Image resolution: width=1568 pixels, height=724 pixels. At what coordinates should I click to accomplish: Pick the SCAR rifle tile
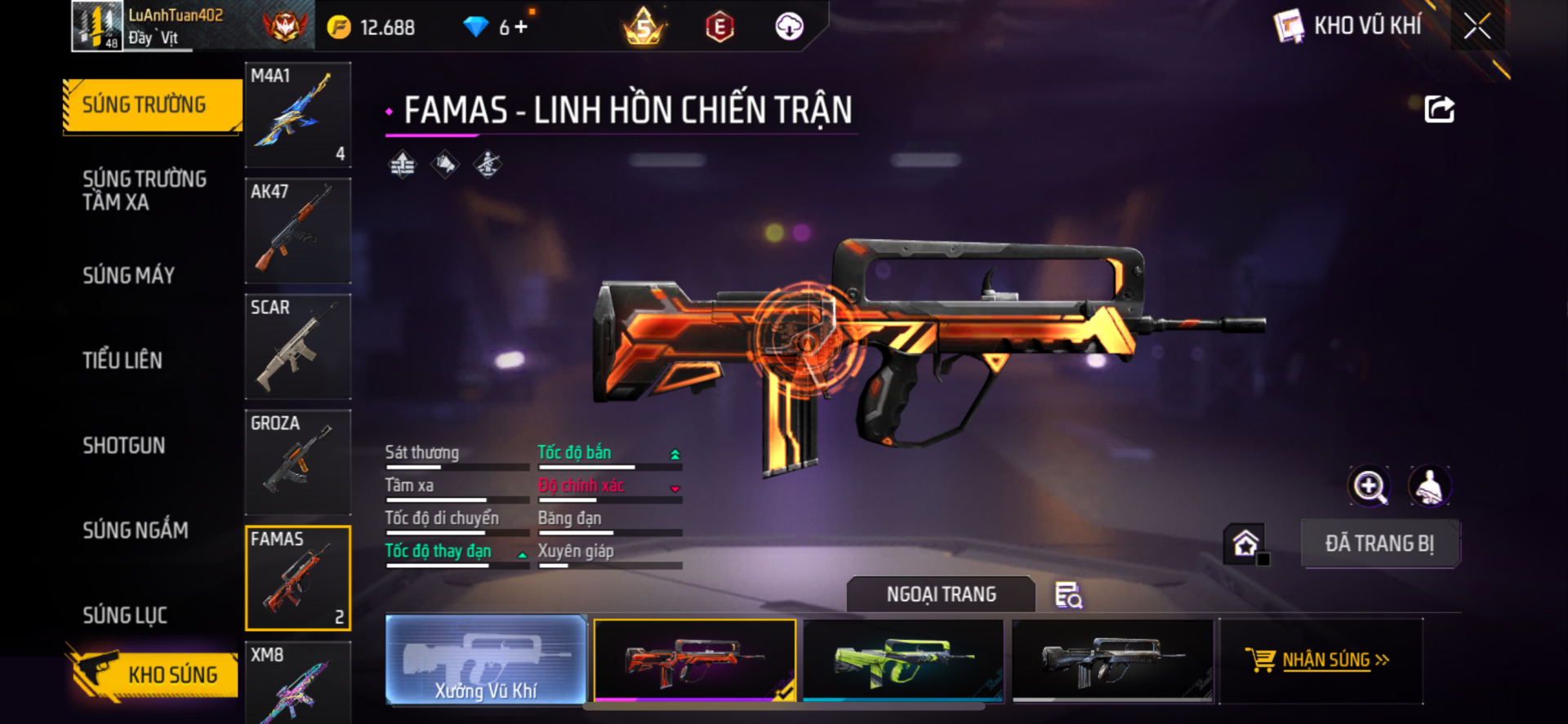tap(298, 347)
